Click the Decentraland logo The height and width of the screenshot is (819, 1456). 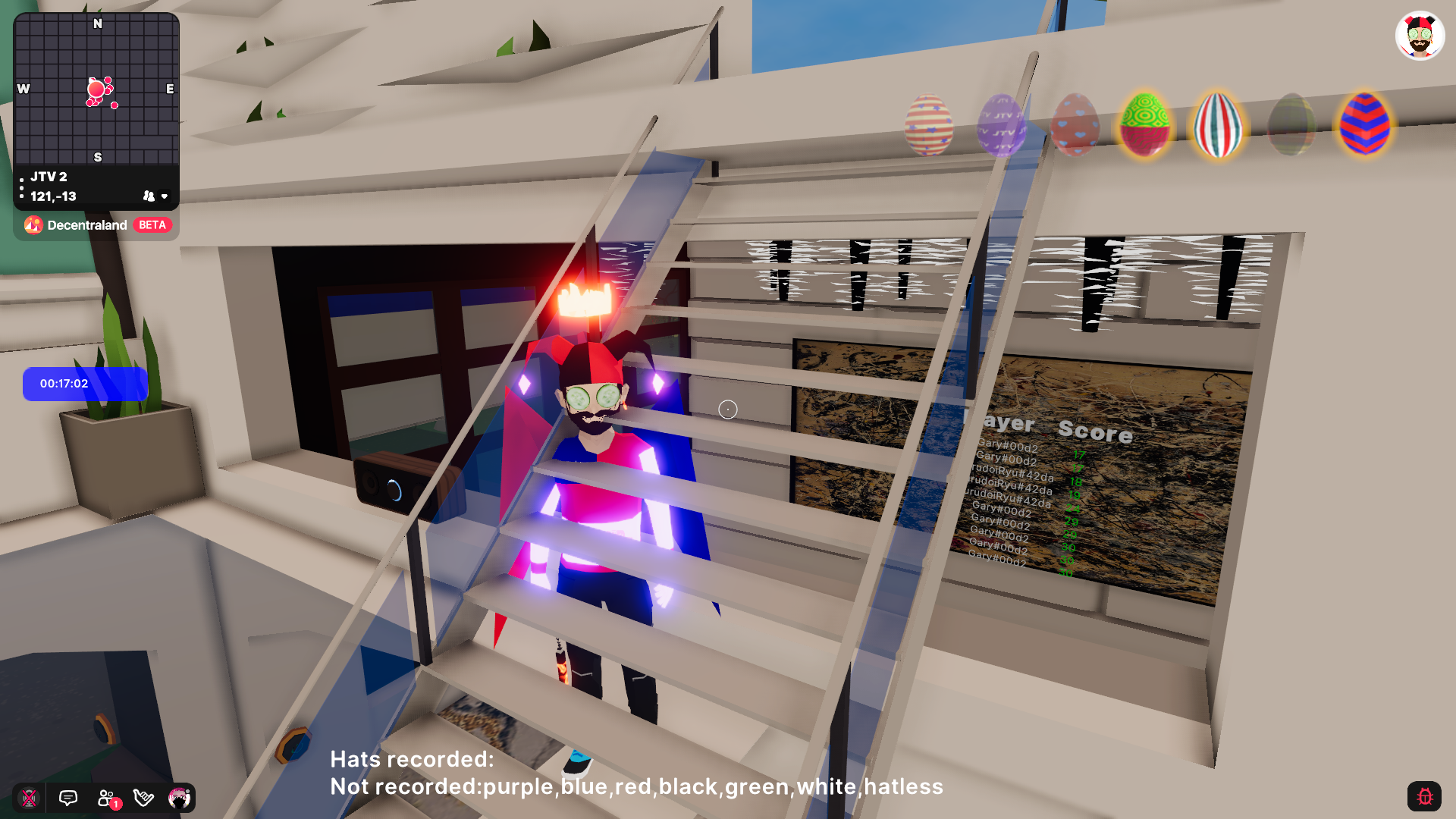(x=33, y=224)
